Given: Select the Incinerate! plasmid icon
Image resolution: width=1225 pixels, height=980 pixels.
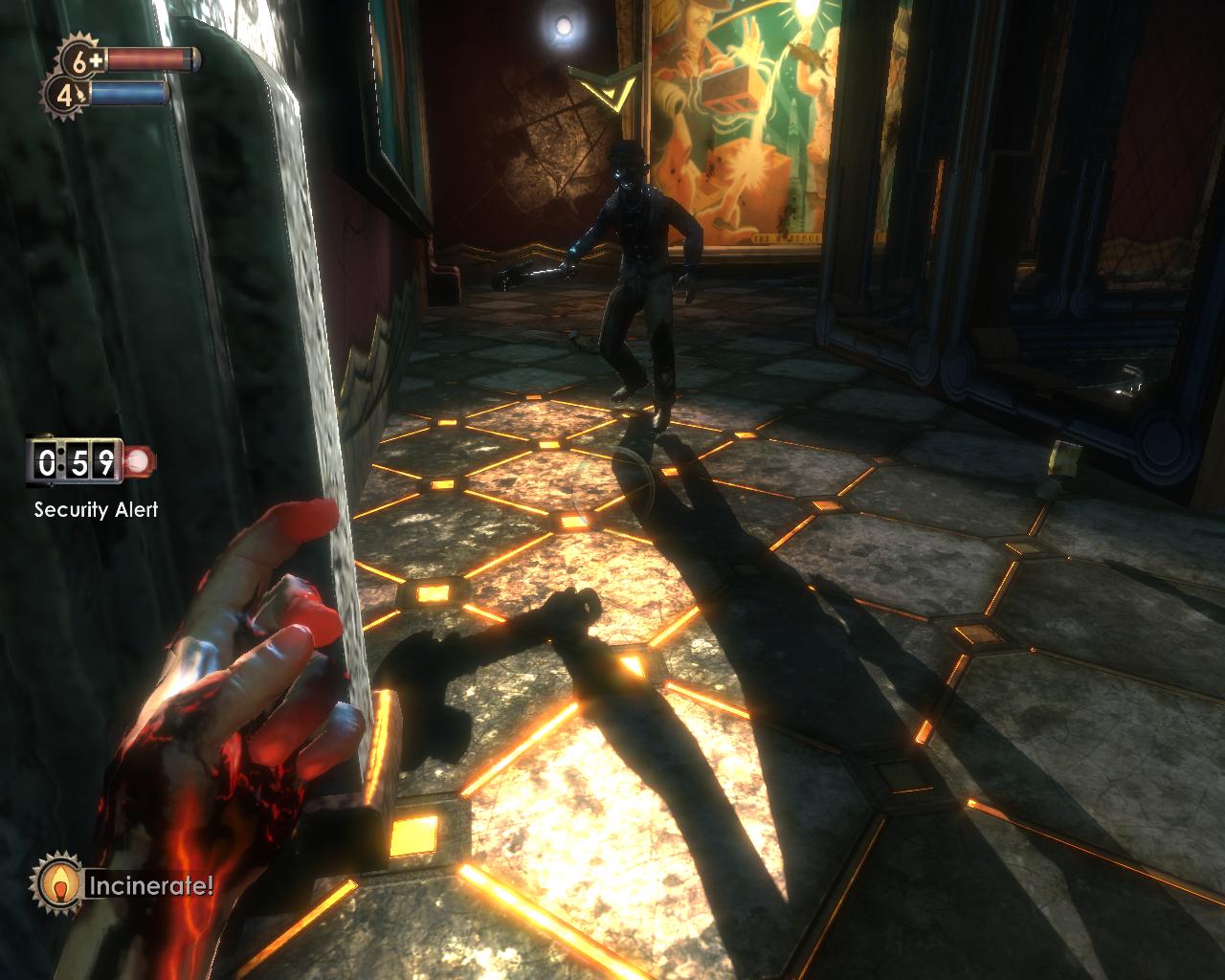Looking at the screenshot, I should [59, 884].
